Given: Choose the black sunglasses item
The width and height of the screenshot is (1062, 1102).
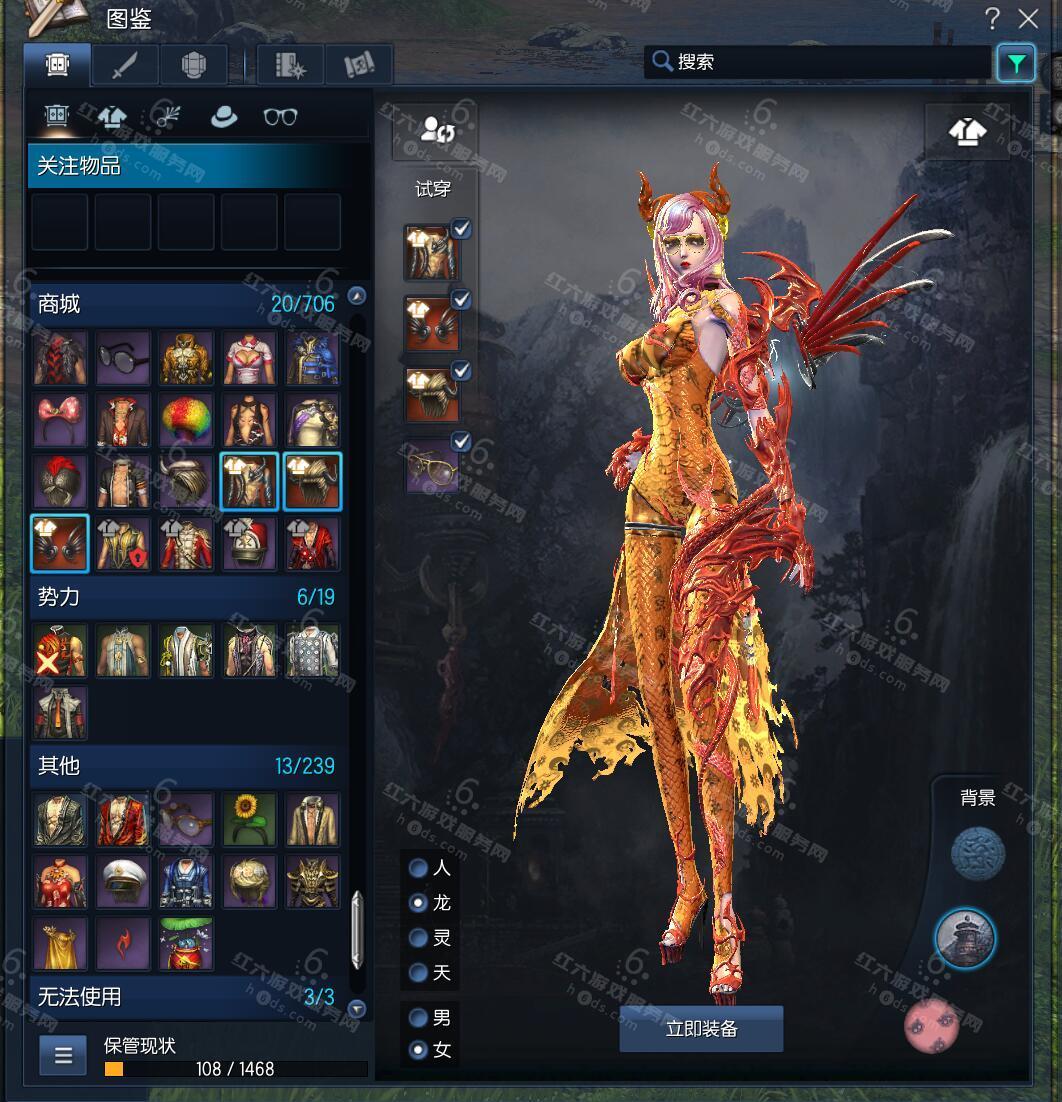Looking at the screenshot, I should click(x=123, y=358).
